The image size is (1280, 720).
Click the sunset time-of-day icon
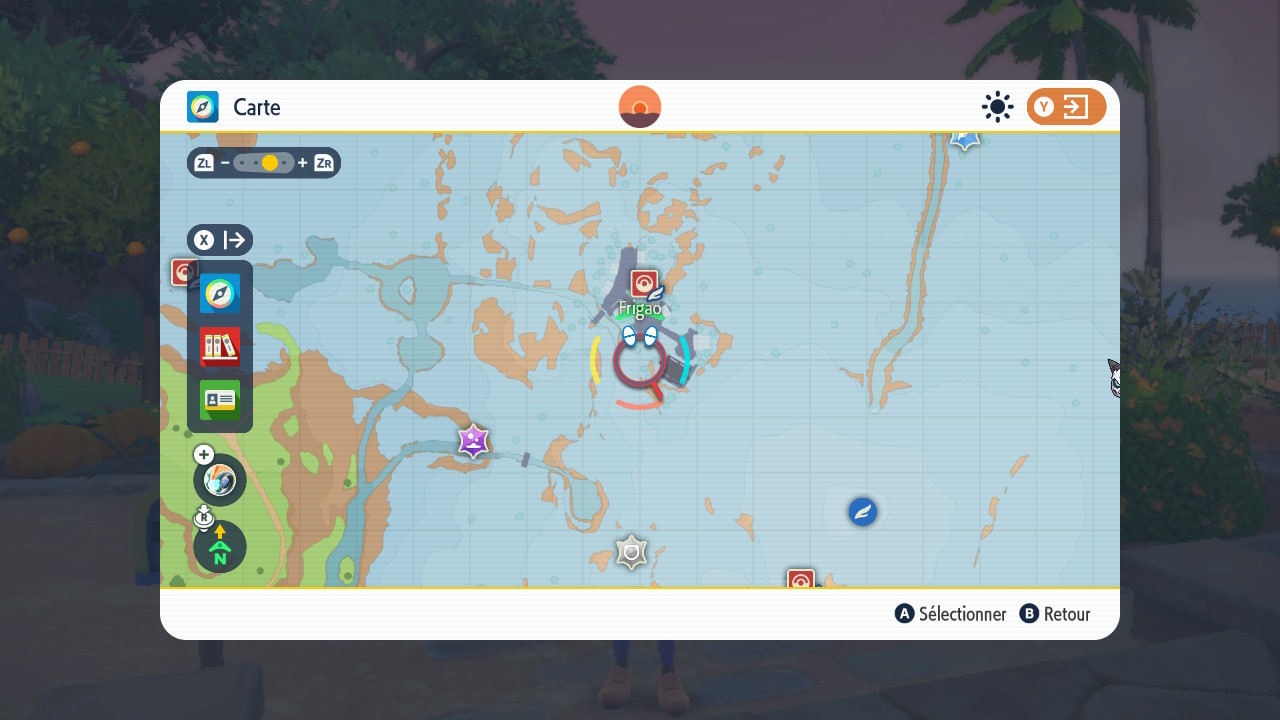click(640, 107)
